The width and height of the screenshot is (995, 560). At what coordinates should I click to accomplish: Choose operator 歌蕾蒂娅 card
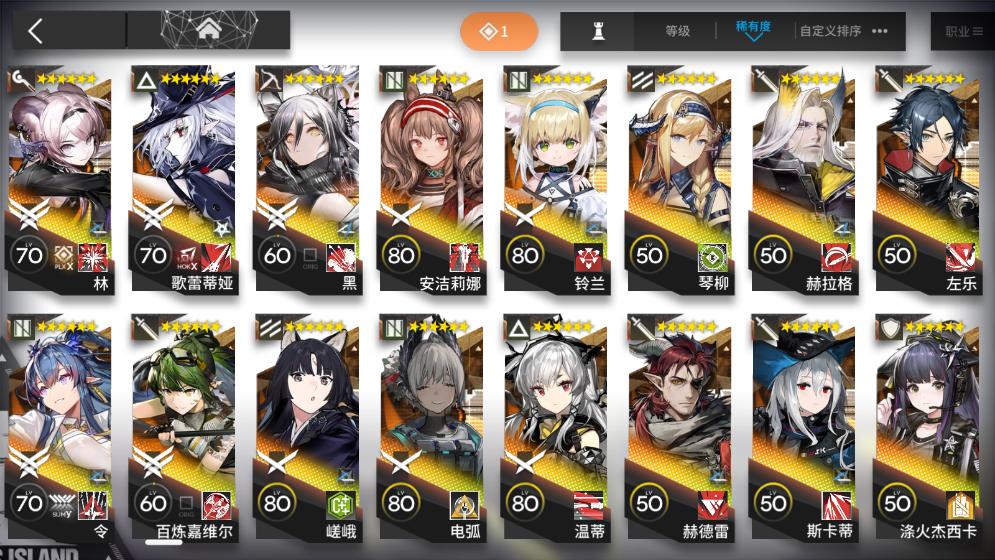click(x=184, y=180)
